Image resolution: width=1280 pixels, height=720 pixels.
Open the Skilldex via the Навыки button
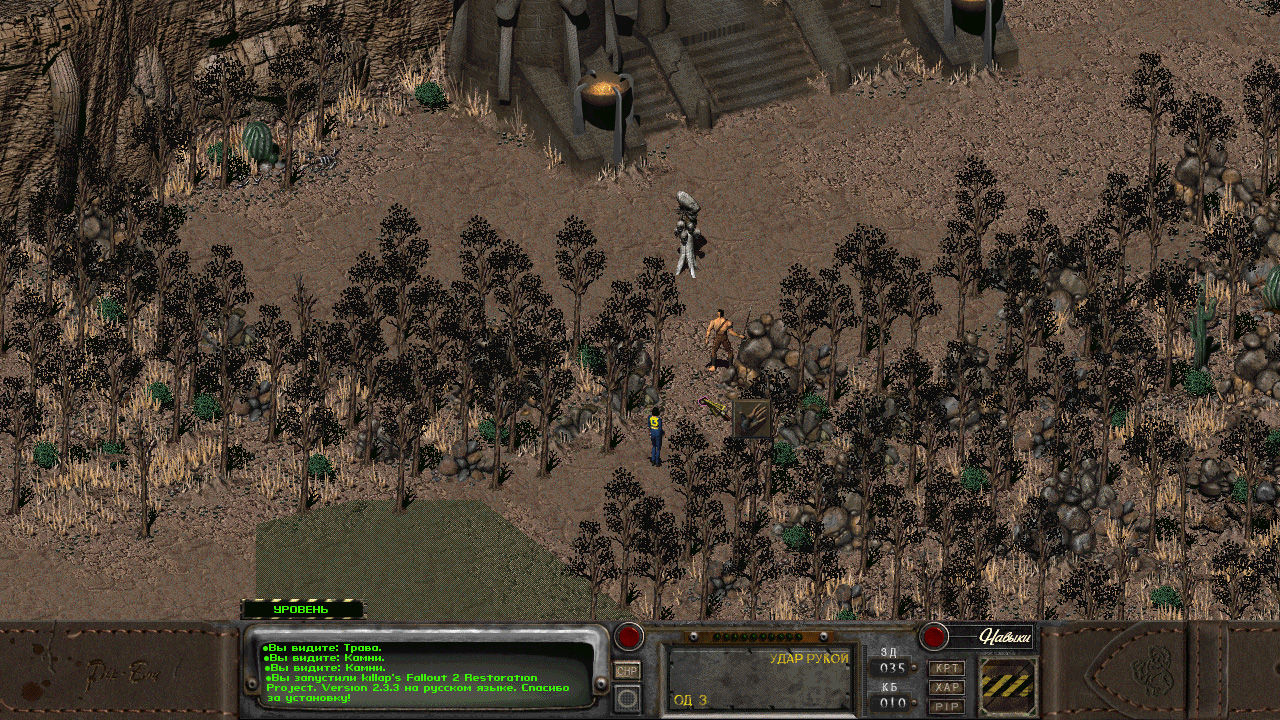1005,637
